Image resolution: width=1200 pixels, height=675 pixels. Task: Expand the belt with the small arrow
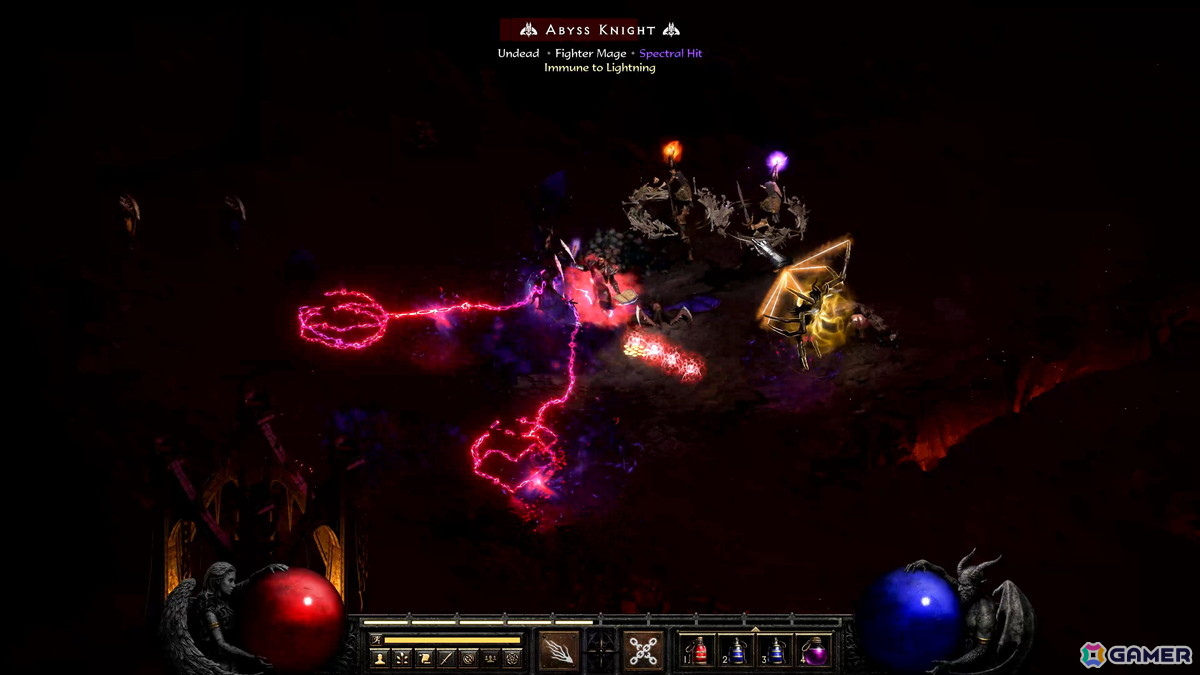pyautogui.click(x=756, y=629)
